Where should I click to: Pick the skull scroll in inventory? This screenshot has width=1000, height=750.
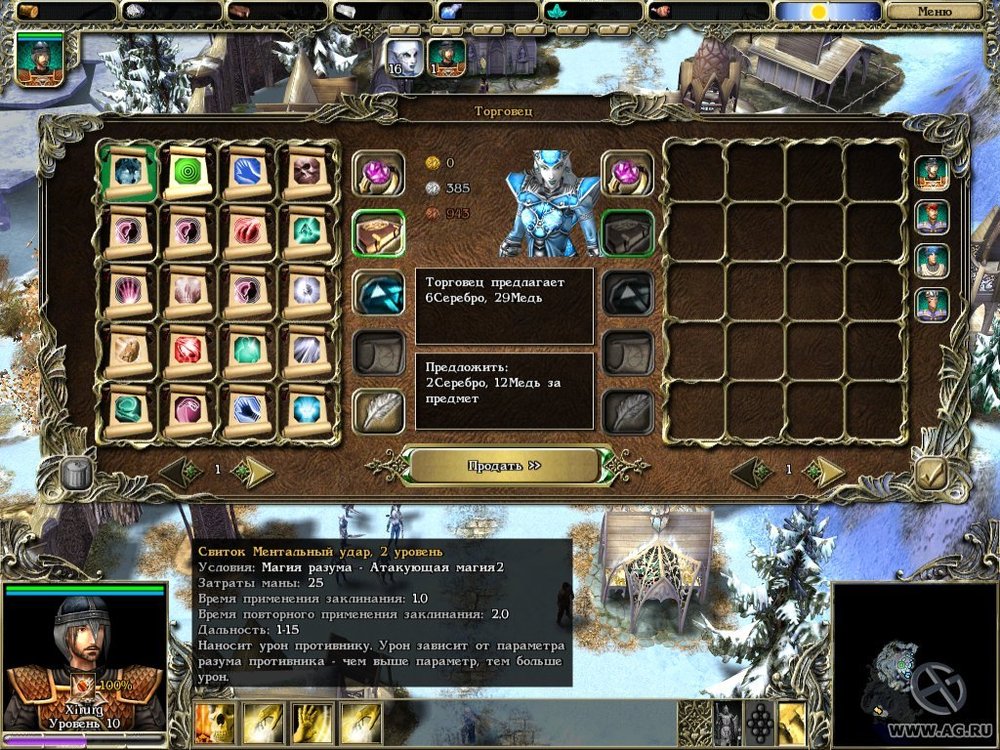307,173
